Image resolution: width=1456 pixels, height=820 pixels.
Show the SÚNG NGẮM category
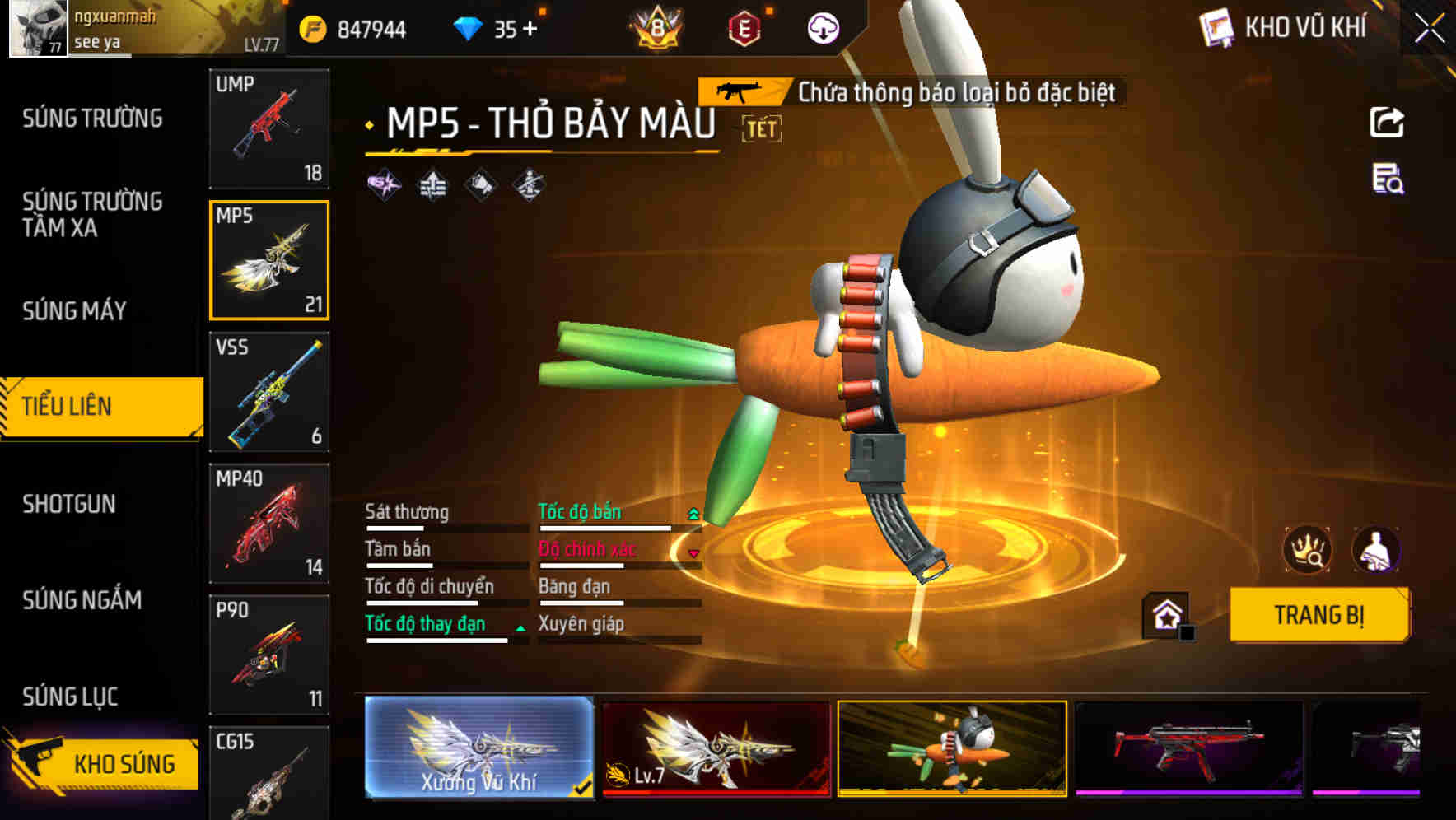[x=82, y=600]
